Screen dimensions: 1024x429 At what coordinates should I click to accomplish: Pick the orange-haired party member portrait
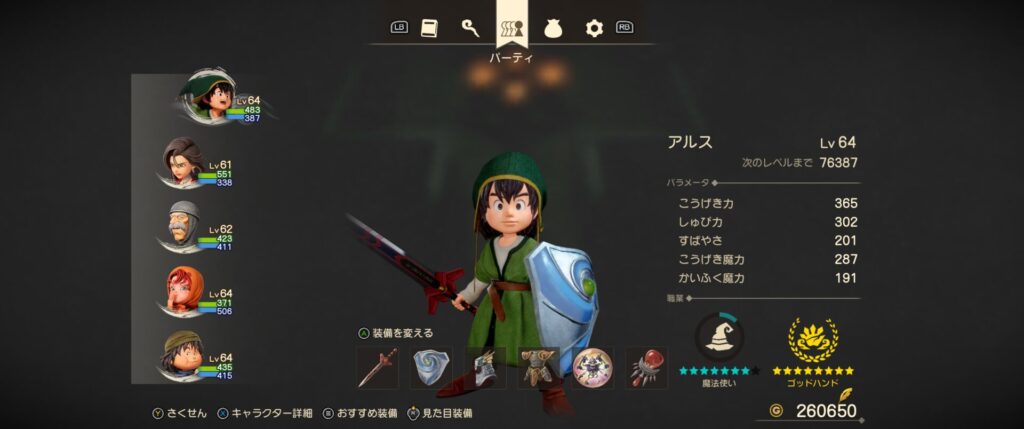[184, 292]
